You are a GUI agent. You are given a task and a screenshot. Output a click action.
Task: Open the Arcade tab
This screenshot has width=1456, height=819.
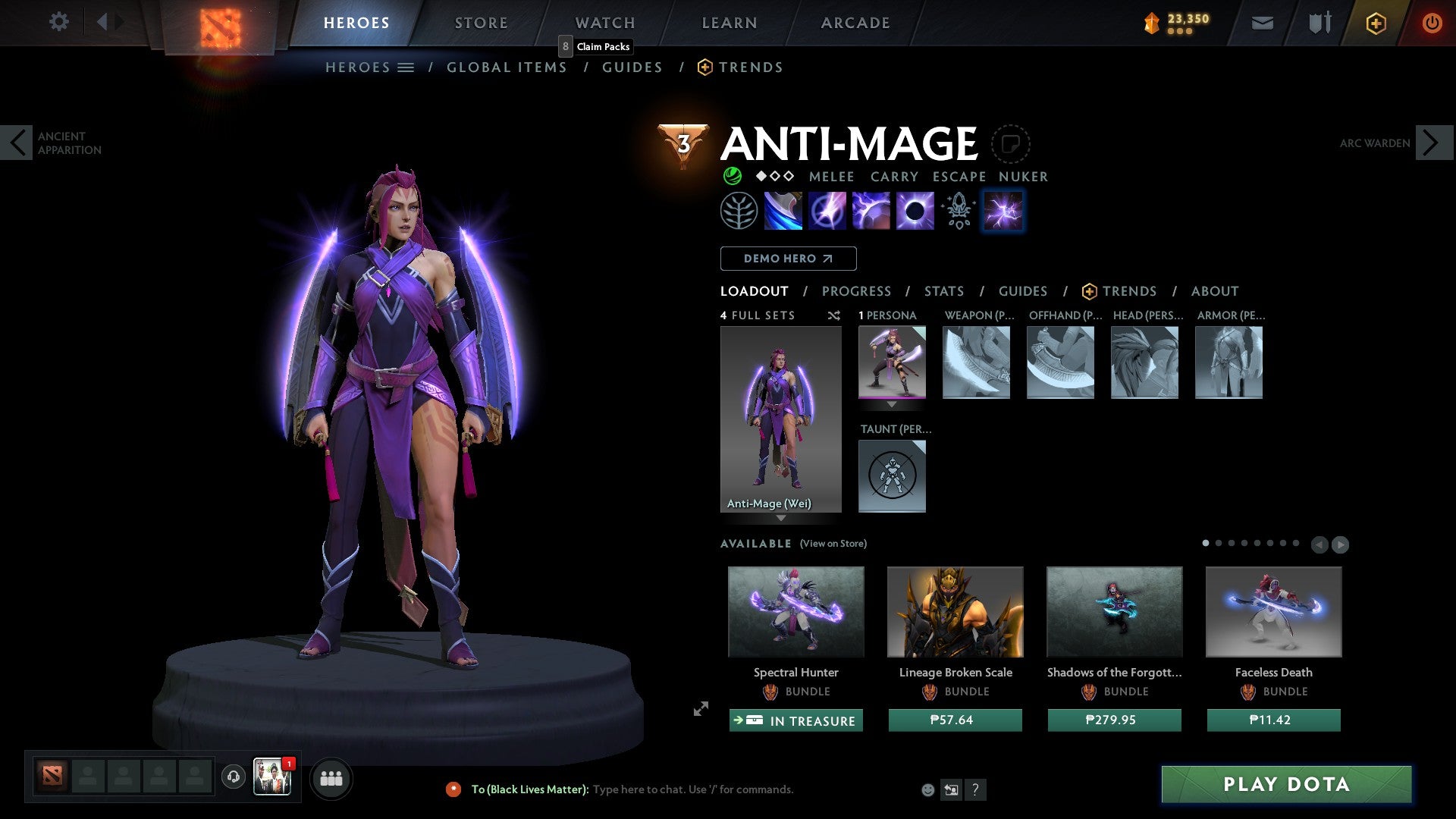click(x=855, y=23)
